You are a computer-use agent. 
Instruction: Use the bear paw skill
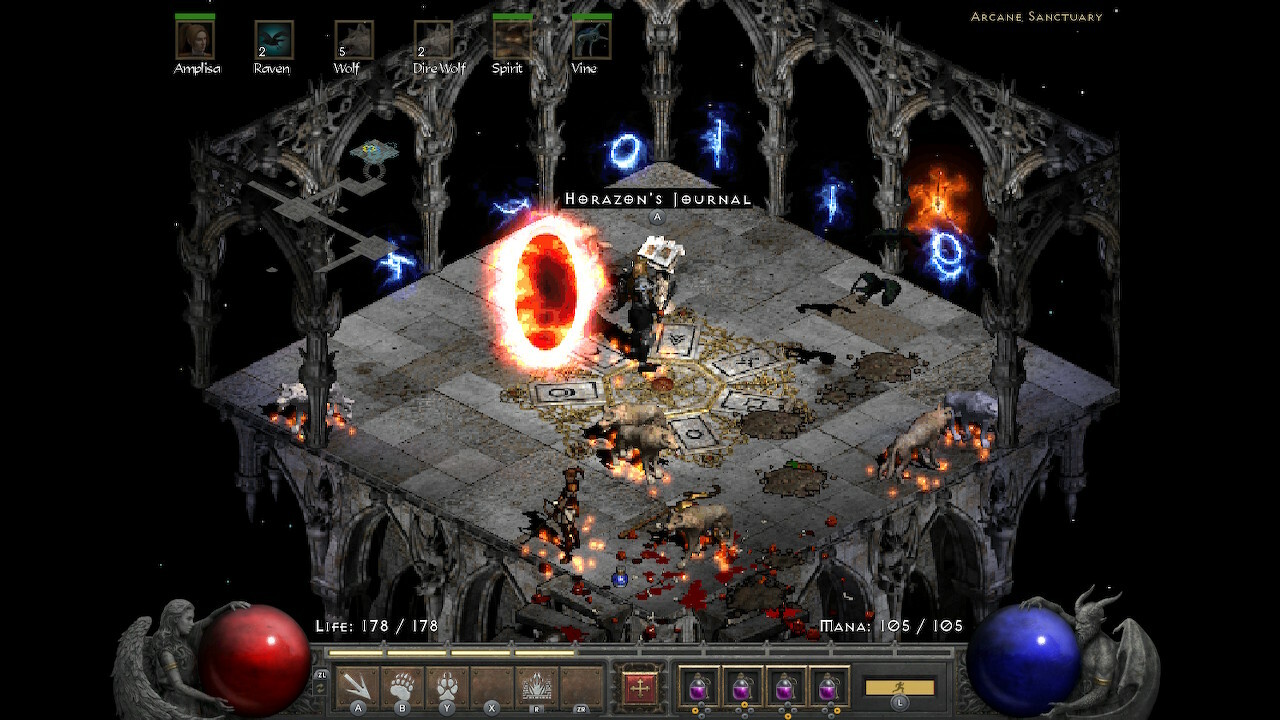coord(402,686)
